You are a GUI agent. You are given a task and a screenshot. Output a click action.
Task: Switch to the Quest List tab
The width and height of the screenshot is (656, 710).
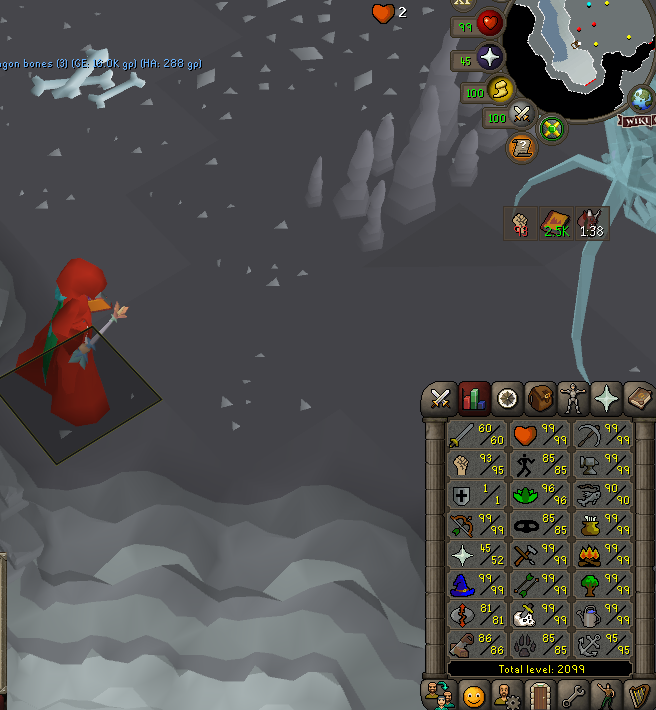(508, 398)
